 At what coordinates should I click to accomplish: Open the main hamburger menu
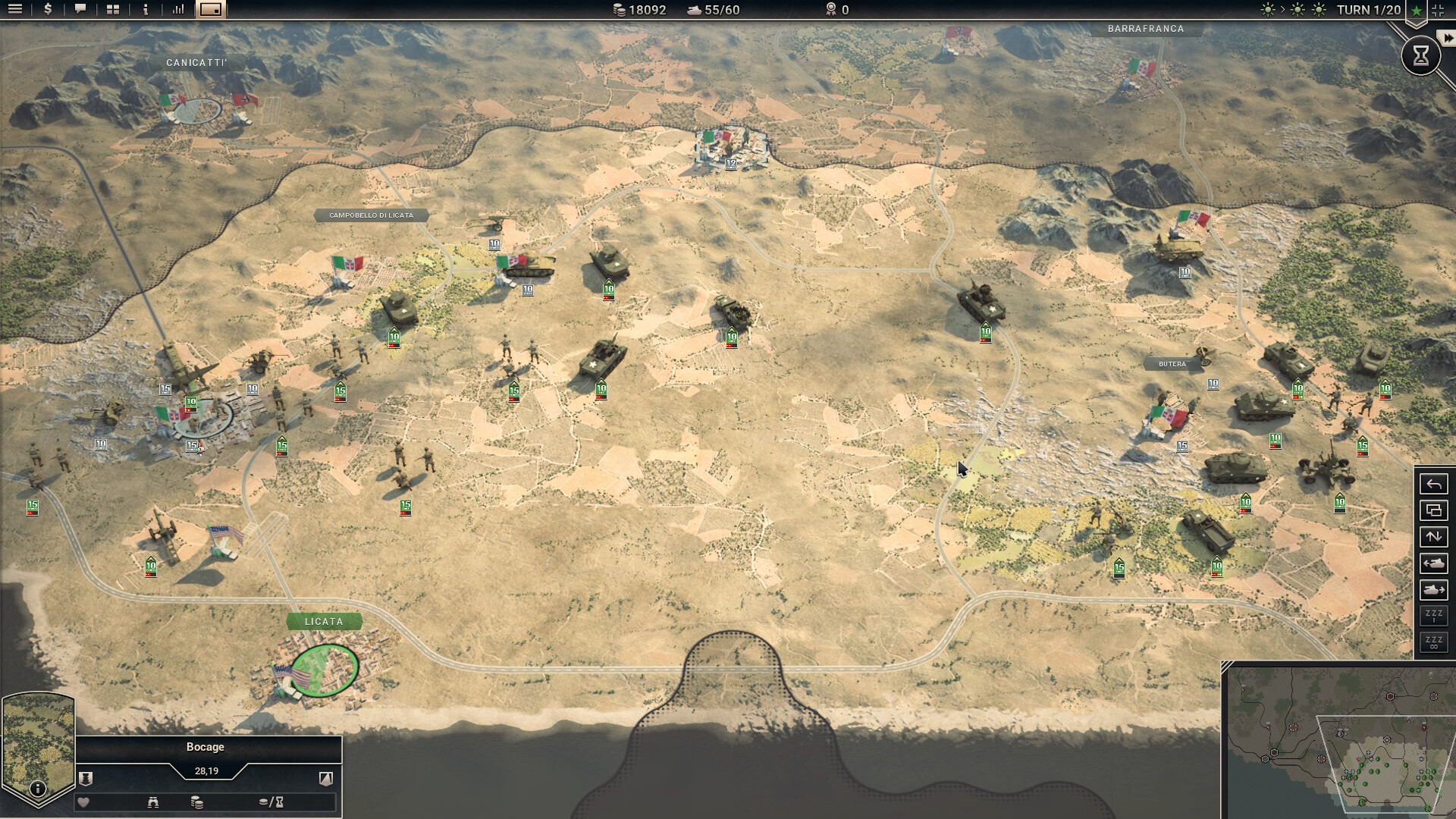tap(15, 10)
